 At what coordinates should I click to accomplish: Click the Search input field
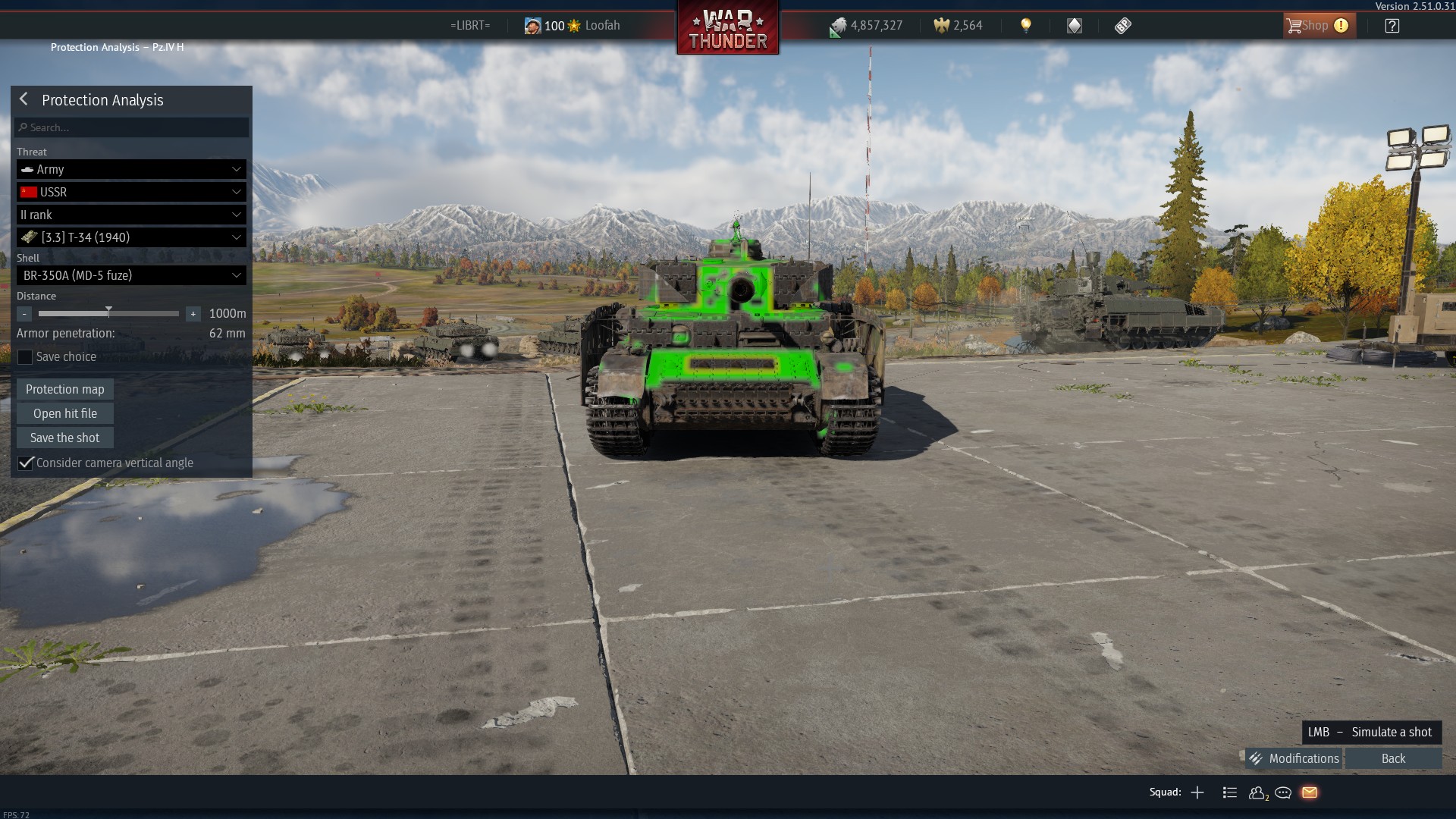point(133,127)
